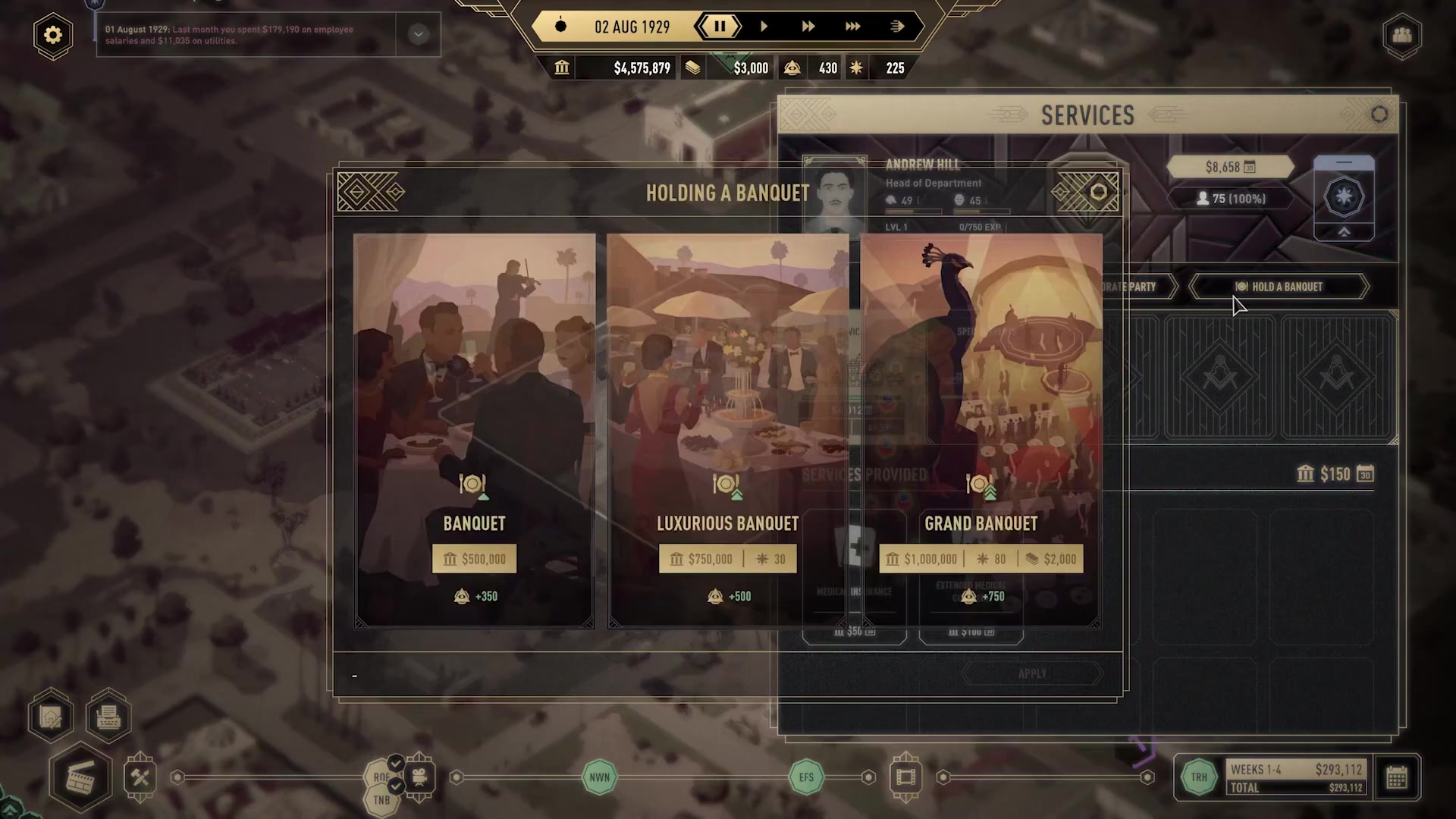Image resolution: width=1456 pixels, height=819 pixels.
Task: Open the calendar at bottom right
Action: (x=1397, y=777)
